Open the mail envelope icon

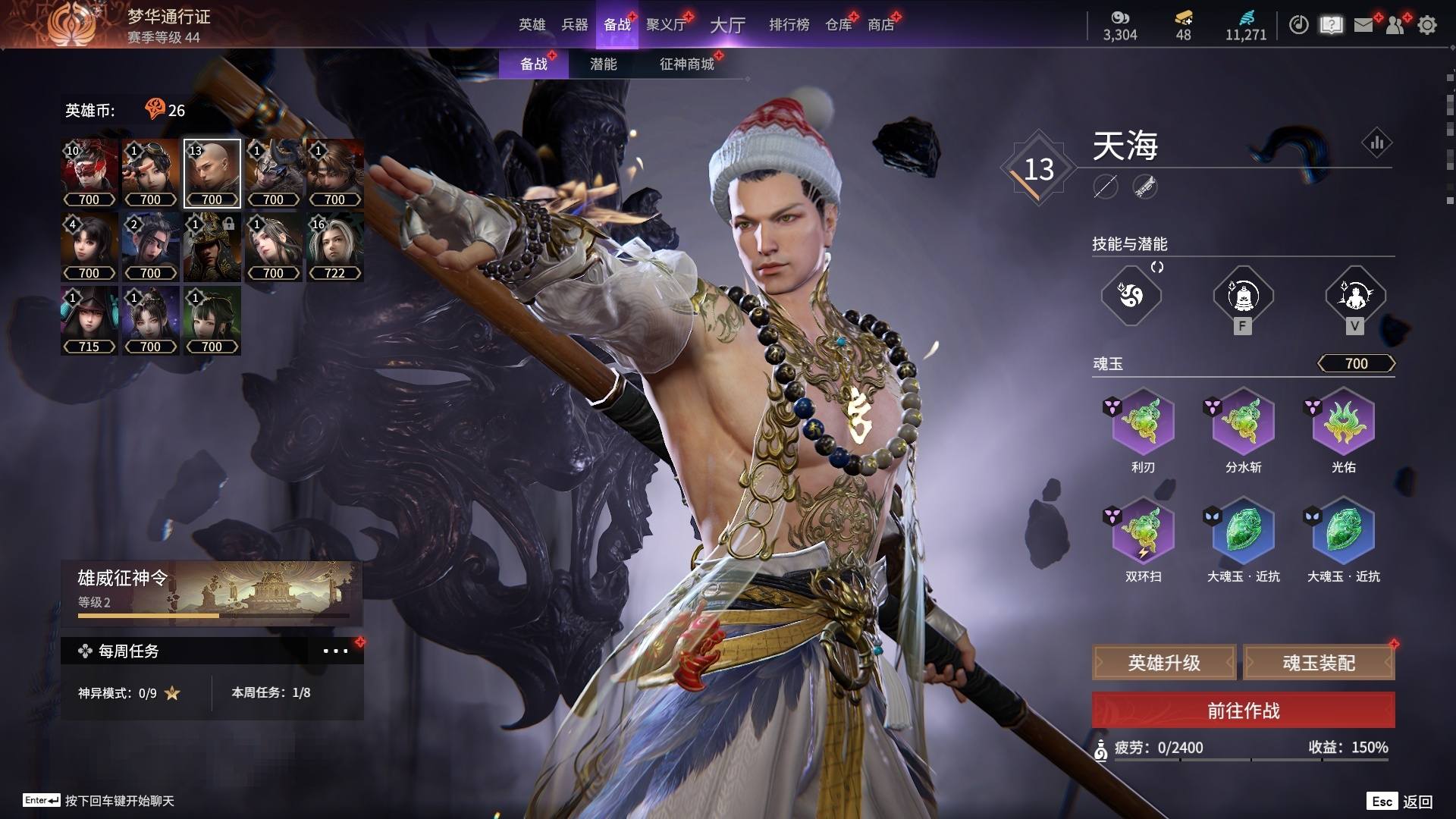pyautogui.click(x=1363, y=25)
